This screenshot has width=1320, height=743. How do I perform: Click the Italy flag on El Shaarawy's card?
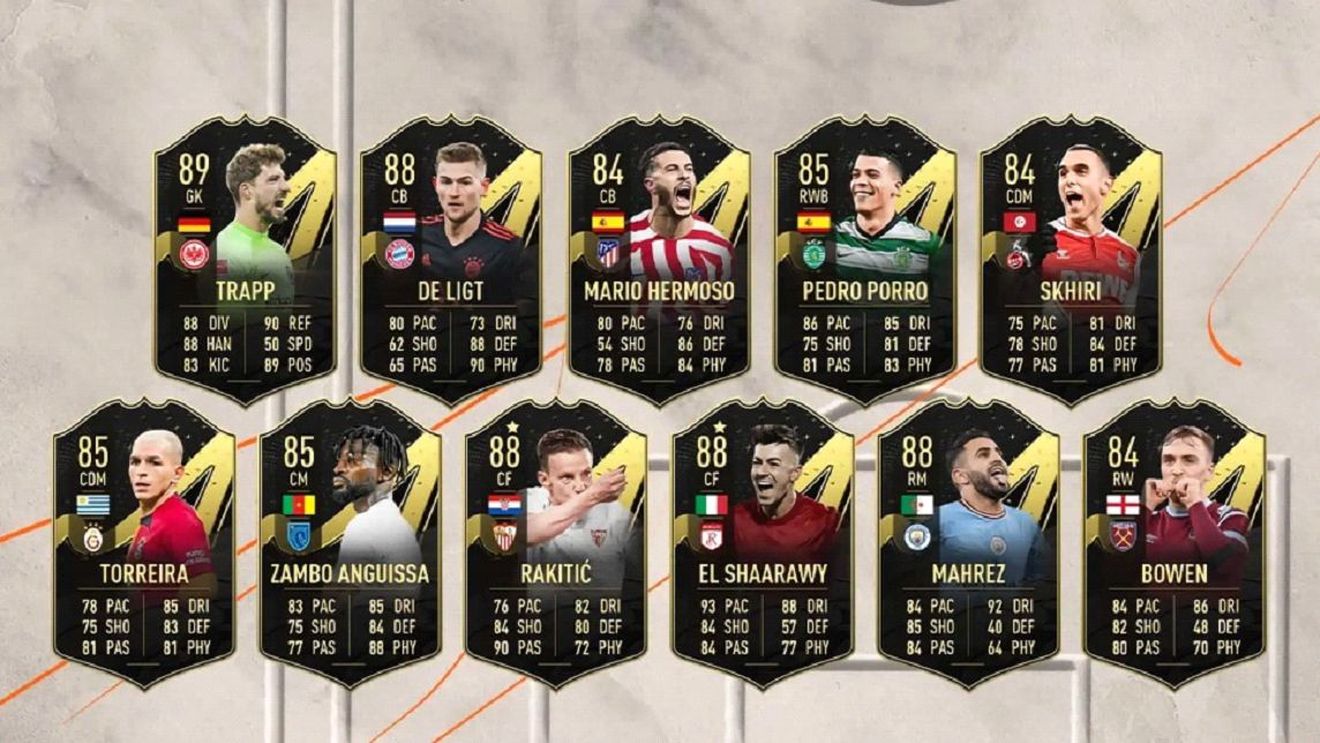713,503
